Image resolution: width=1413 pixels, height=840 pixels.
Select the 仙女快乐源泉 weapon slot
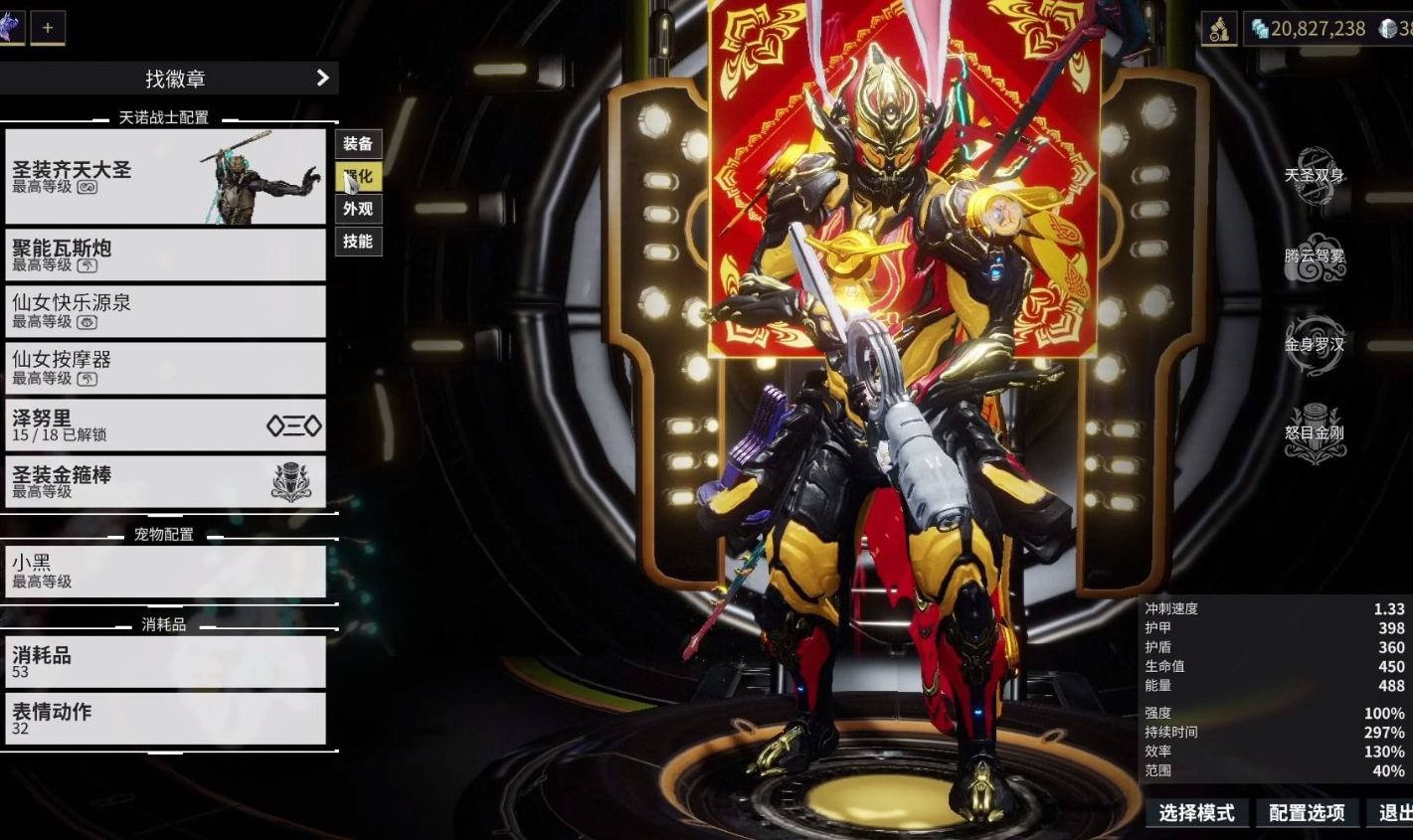tap(165, 311)
